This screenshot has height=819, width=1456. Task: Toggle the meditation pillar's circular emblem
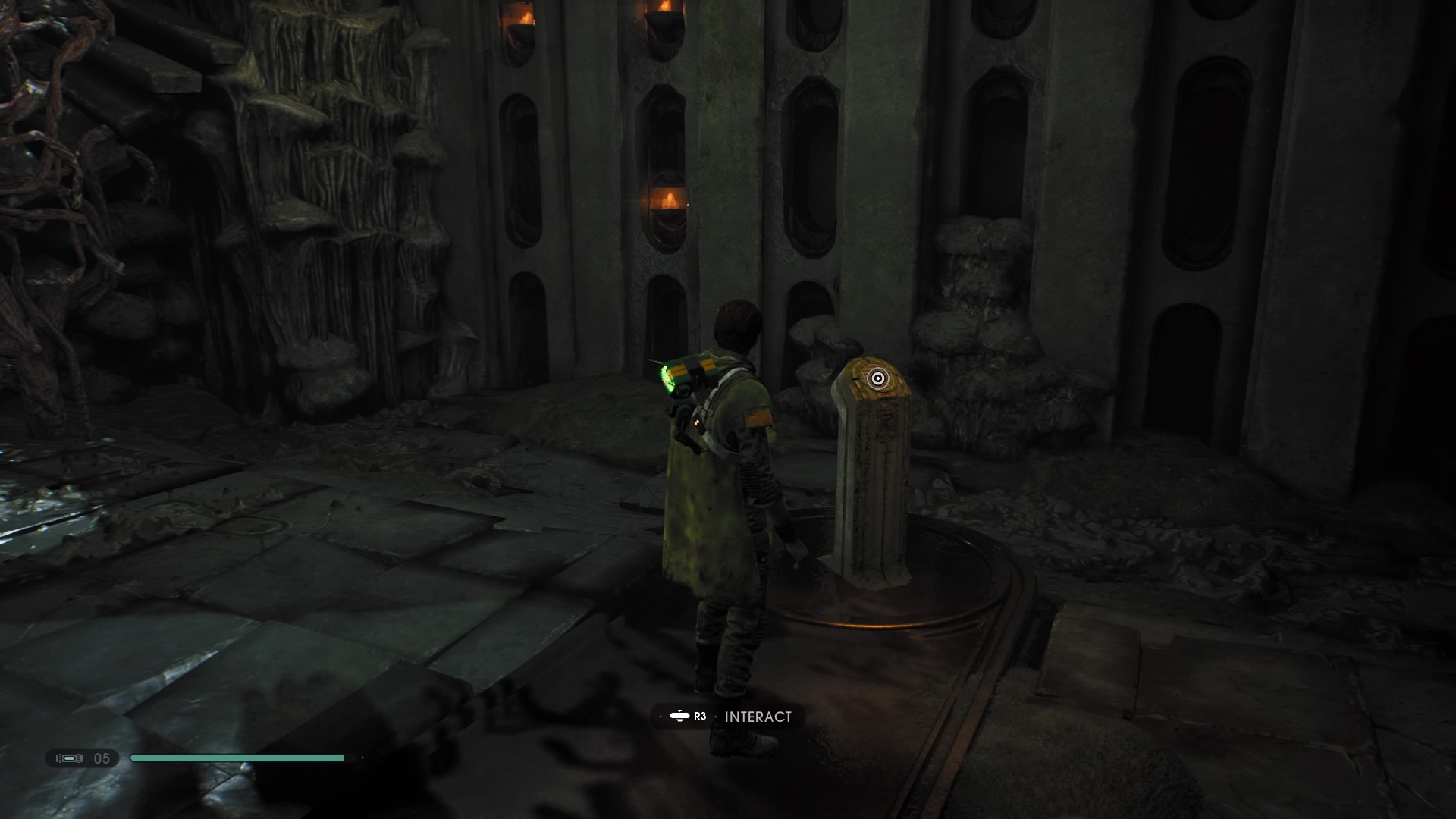point(879,376)
